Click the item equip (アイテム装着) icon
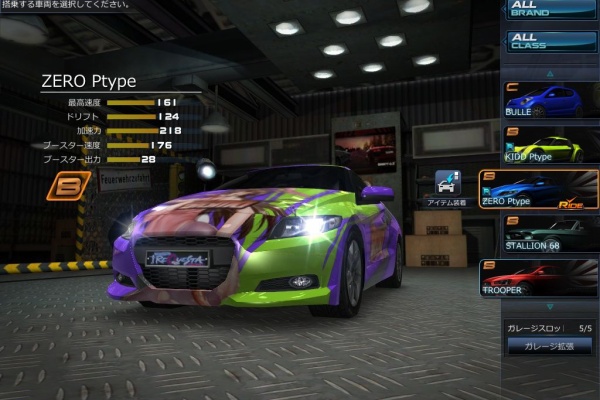The width and height of the screenshot is (600, 400). (448, 186)
